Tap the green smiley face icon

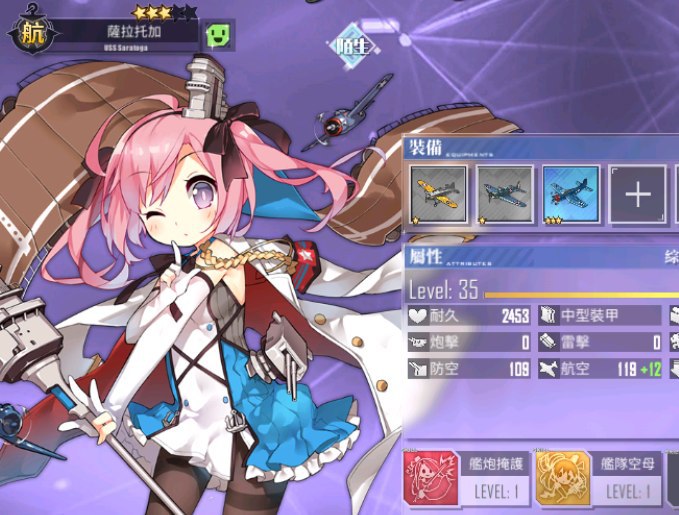pos(220,35)
